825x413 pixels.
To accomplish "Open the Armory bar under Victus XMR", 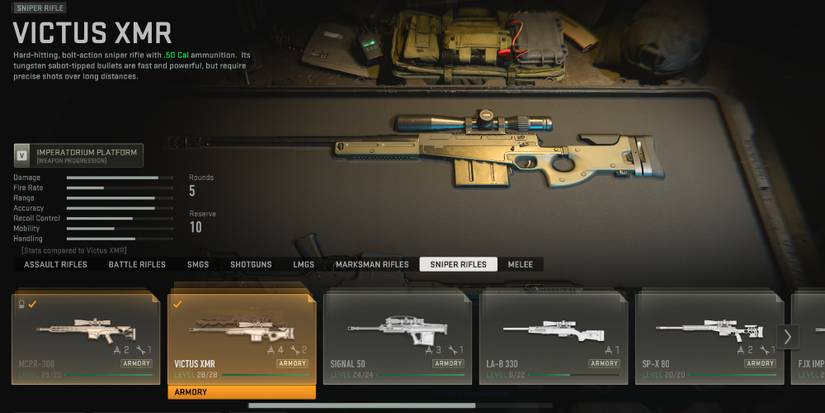I will tap(242, 392).
